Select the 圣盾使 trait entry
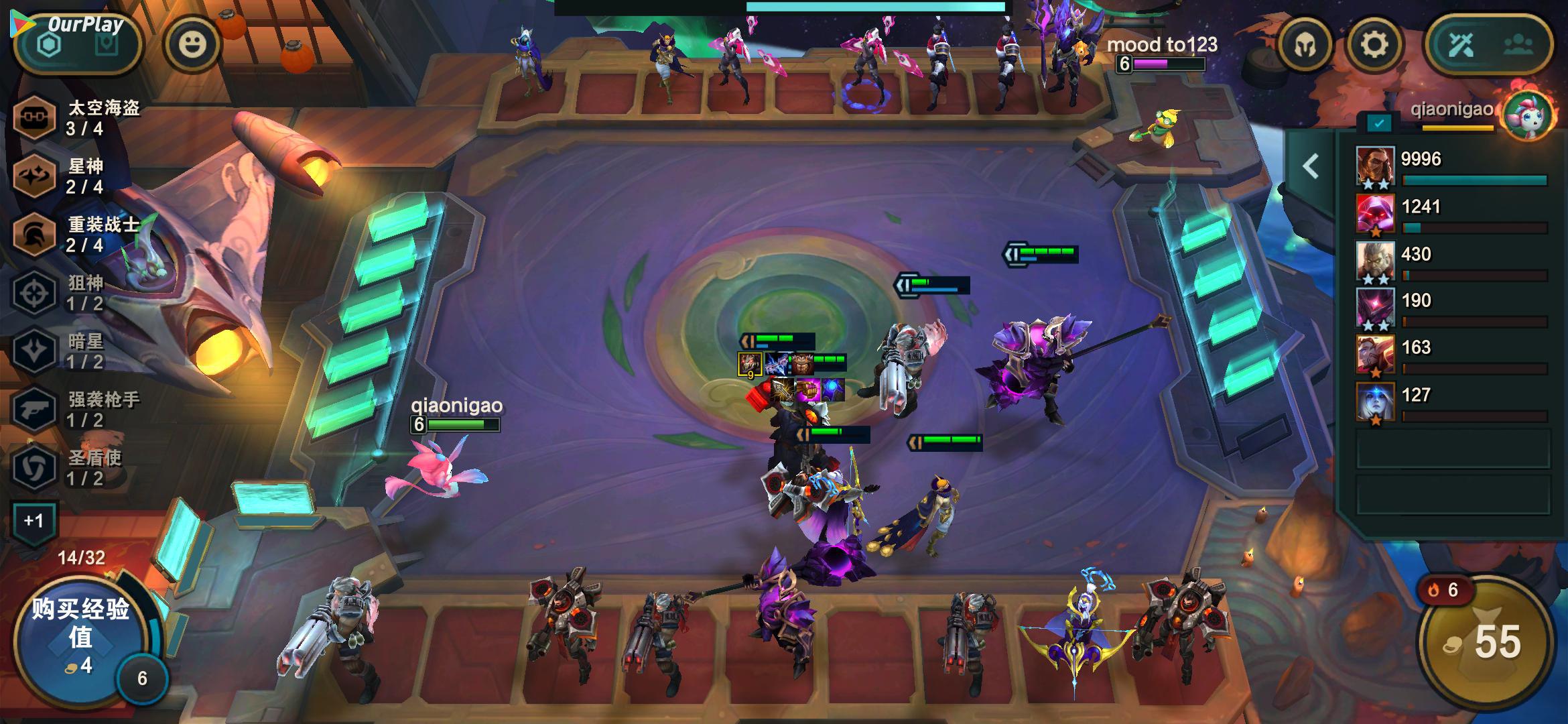Image resolution: width=1568 pixels, height=724 pixels. pos(34,467)
